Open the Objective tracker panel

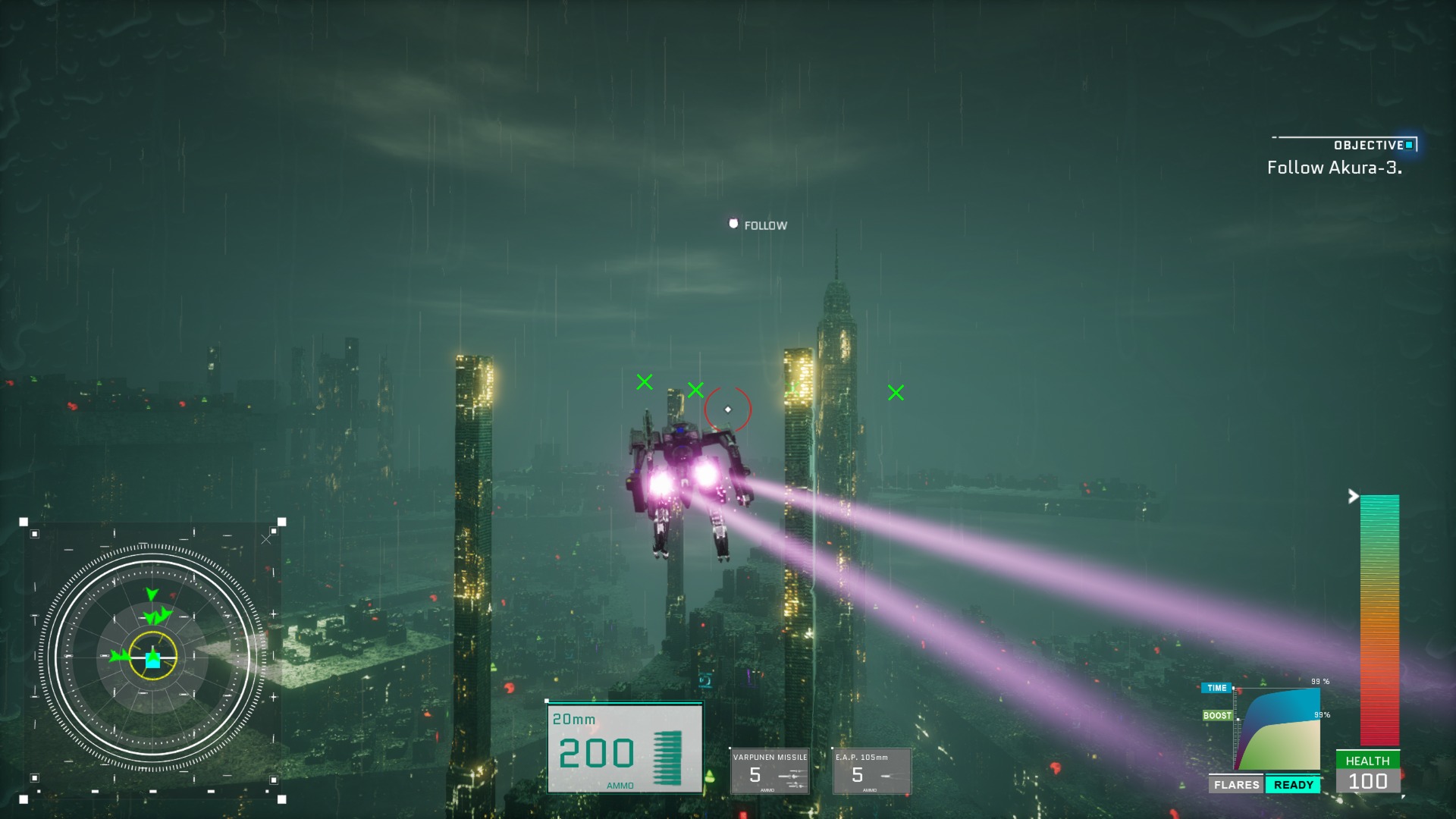[x=1343, y=158]
